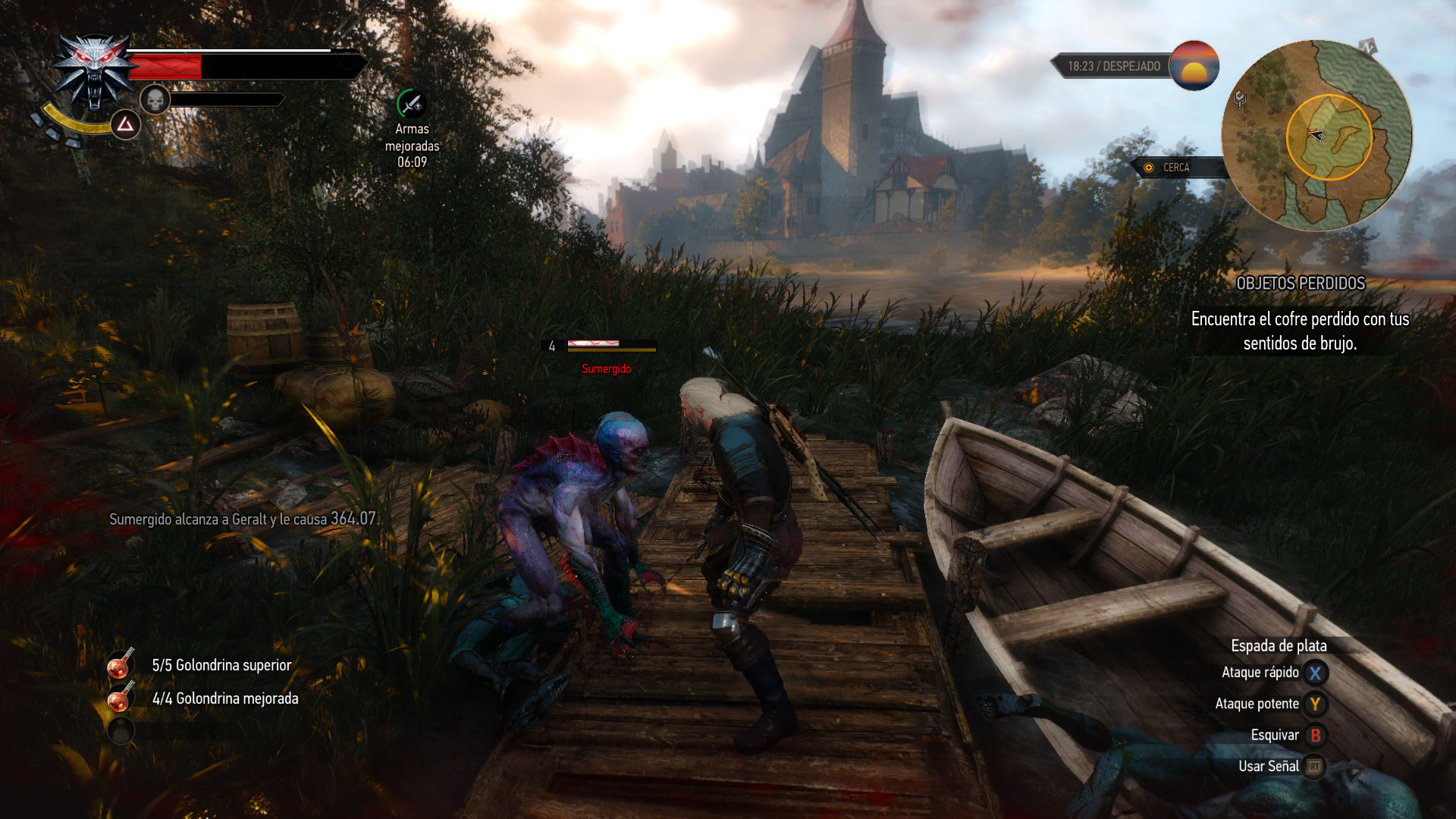
Task: Click the Cerca objective marker label
Action: (x=1175, y=168)
